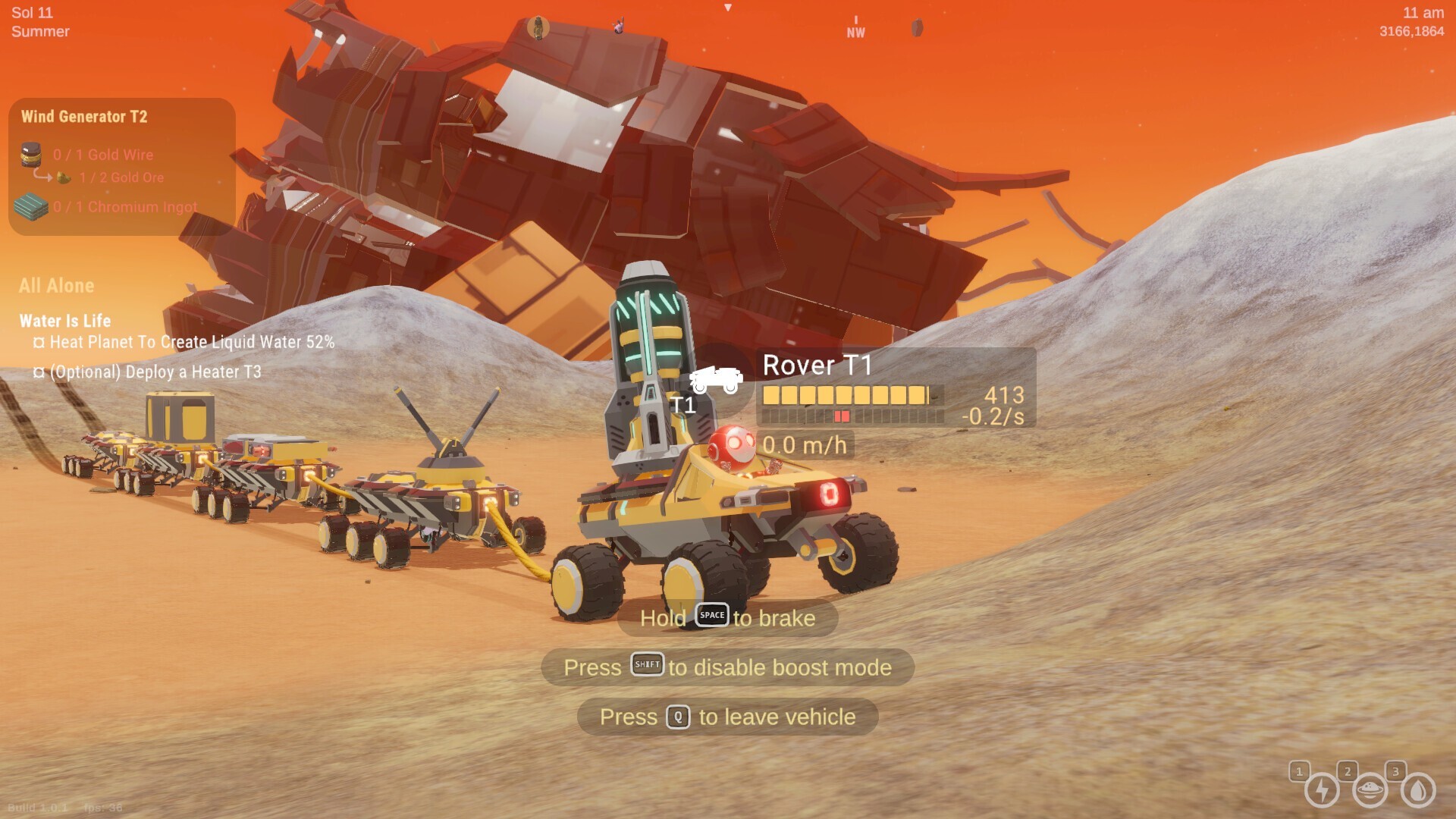This screenshot has height=819, width=1456.
Task: Click the Gold Wire item icon
Action: 32,155
